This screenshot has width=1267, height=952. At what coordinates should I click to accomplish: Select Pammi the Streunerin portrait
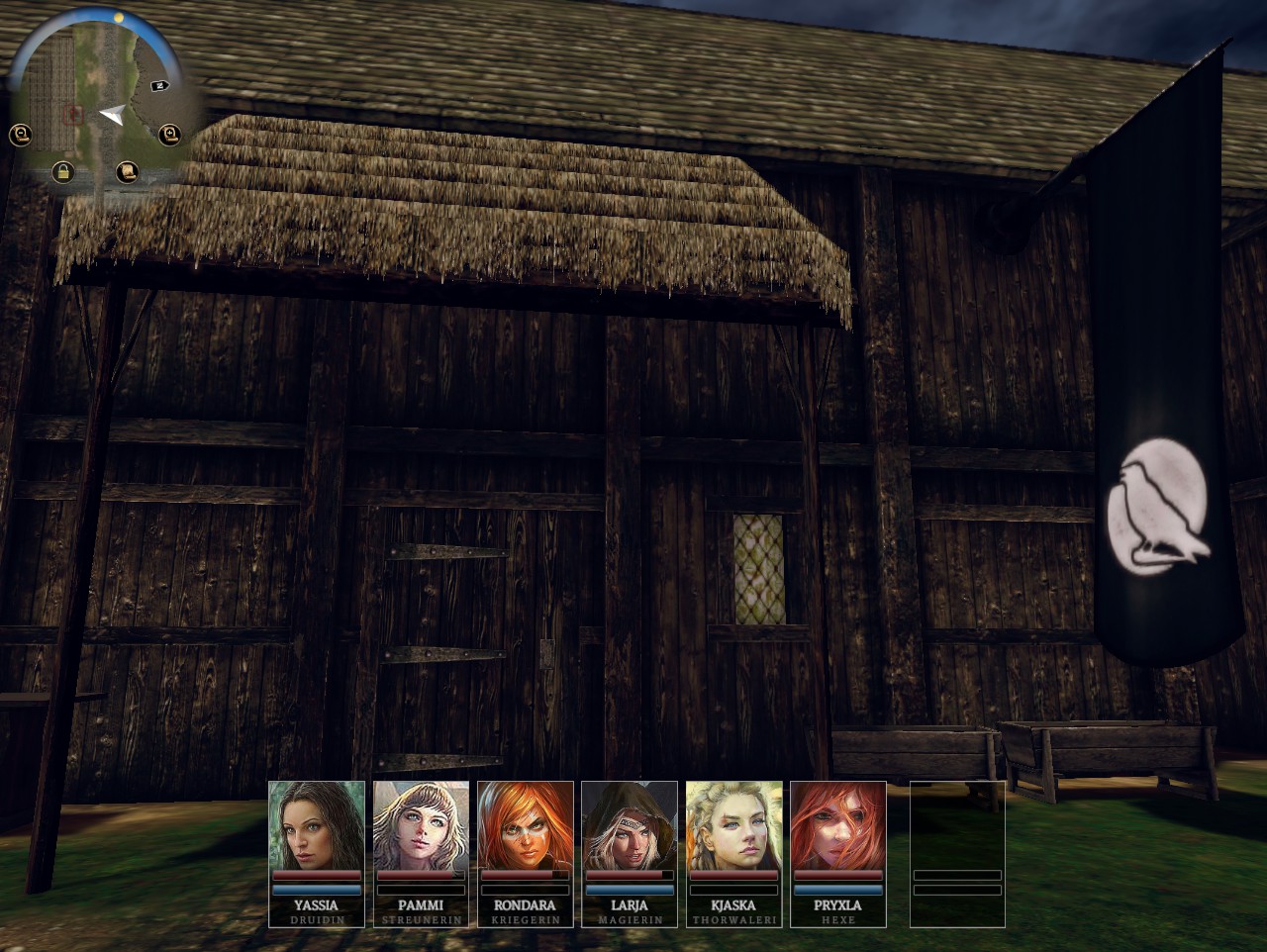[x=421, y=825]
